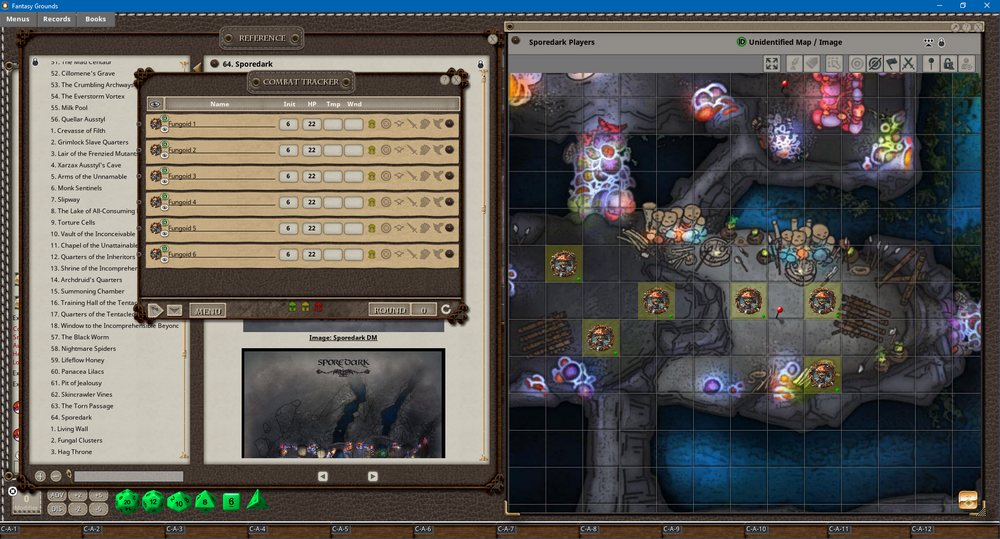Activate the crossed swords map tool

pyautogui.click(x=908, y=63)
